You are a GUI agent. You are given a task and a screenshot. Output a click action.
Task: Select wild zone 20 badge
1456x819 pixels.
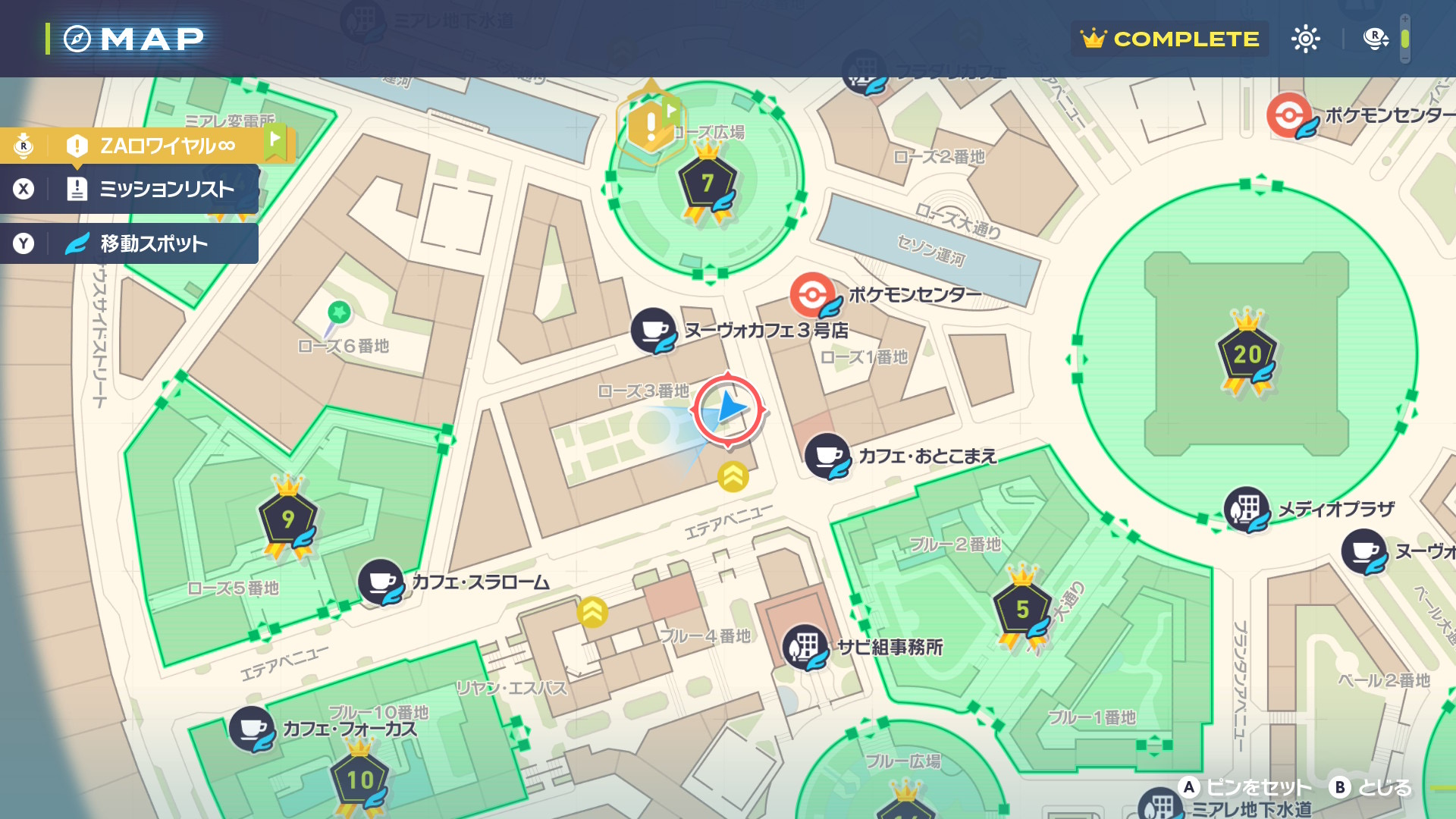[1247, 355]
